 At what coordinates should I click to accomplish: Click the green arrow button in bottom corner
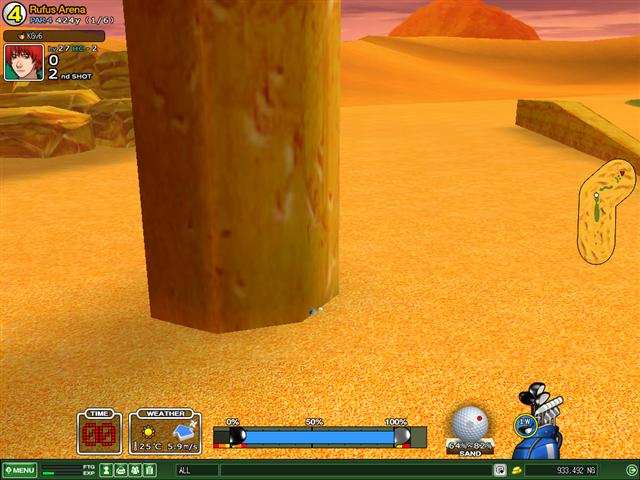(630, 470)
